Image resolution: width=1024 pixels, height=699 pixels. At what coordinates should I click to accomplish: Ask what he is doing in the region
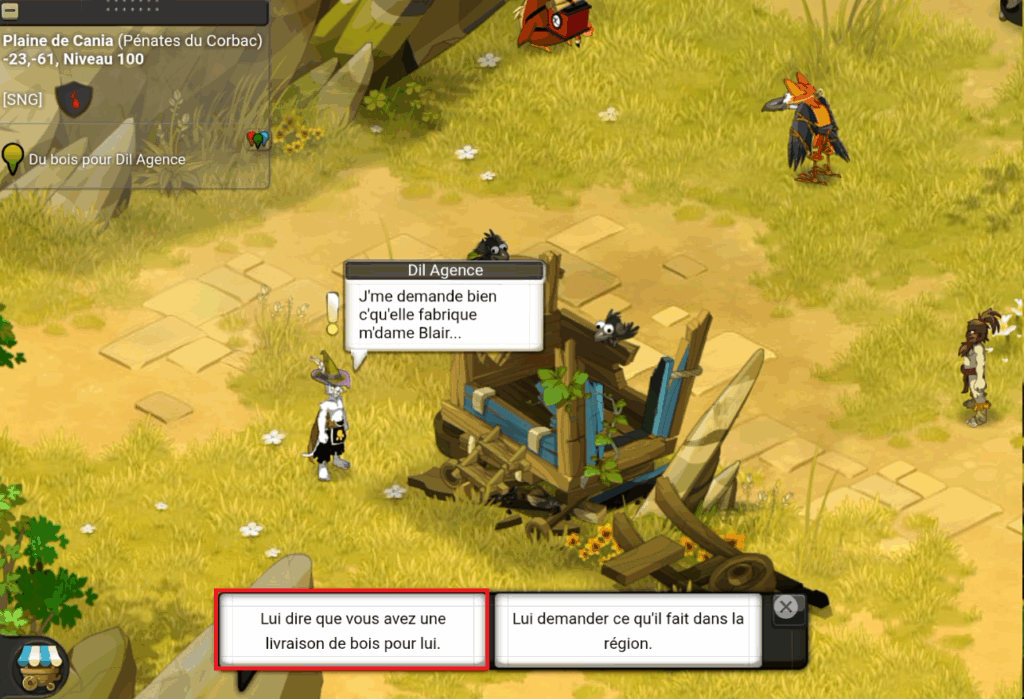click(x=628, y=631)
